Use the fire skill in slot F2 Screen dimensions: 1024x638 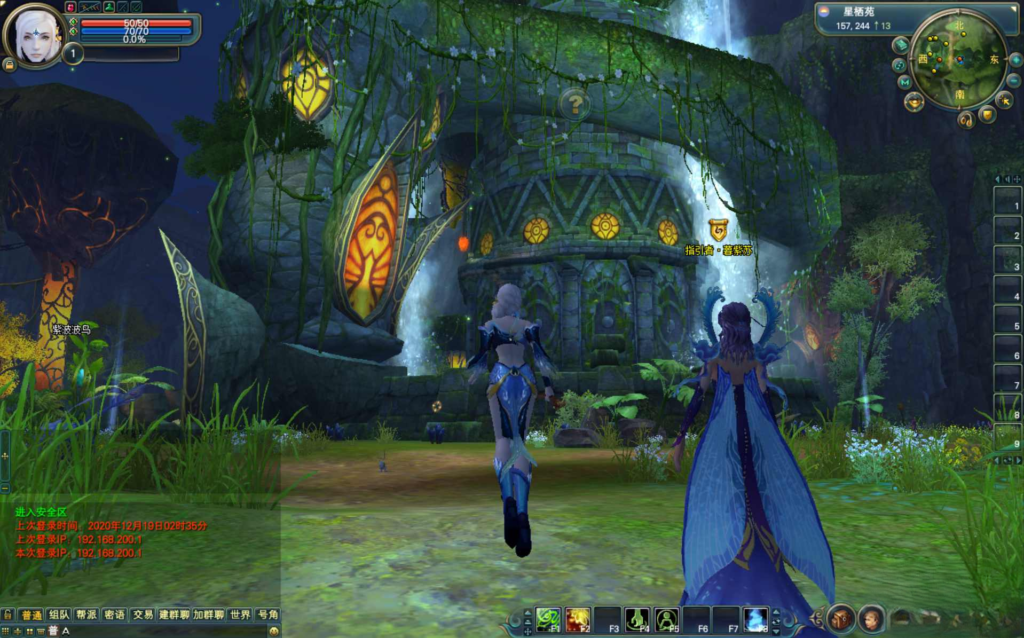(577, 619)
